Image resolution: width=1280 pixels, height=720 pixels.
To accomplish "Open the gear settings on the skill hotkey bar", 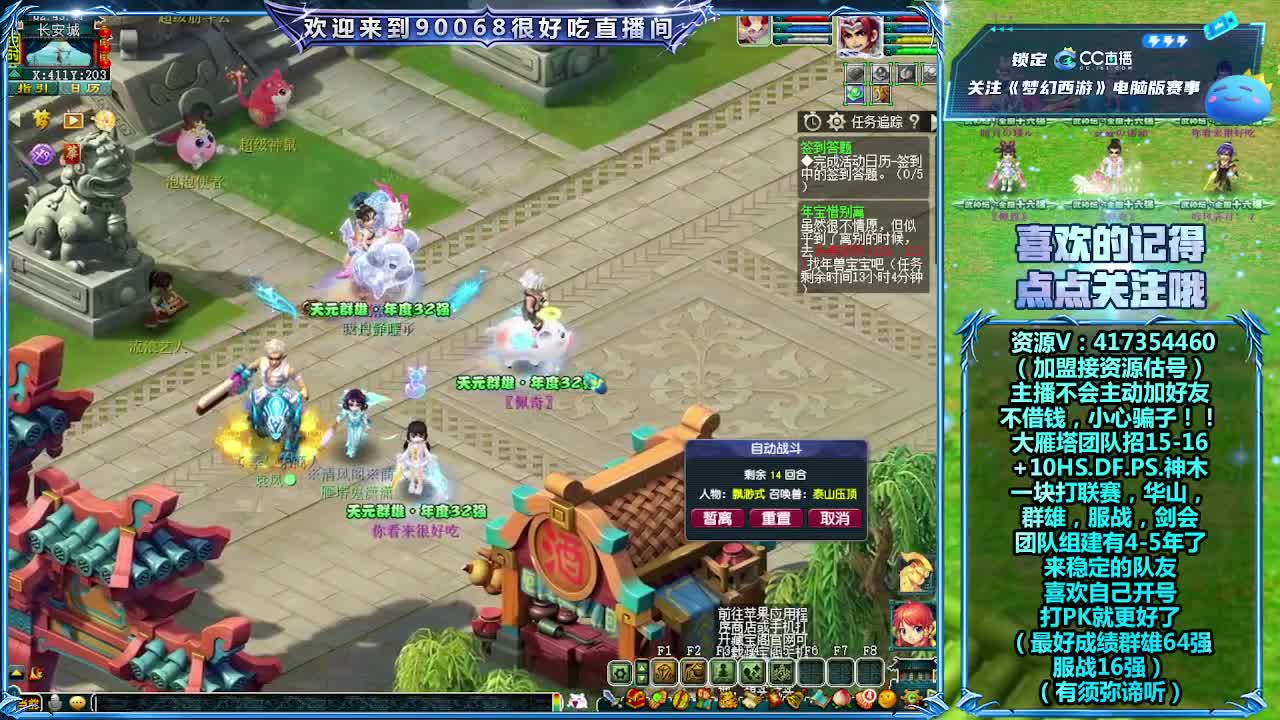I will click(x=620, y=673).
